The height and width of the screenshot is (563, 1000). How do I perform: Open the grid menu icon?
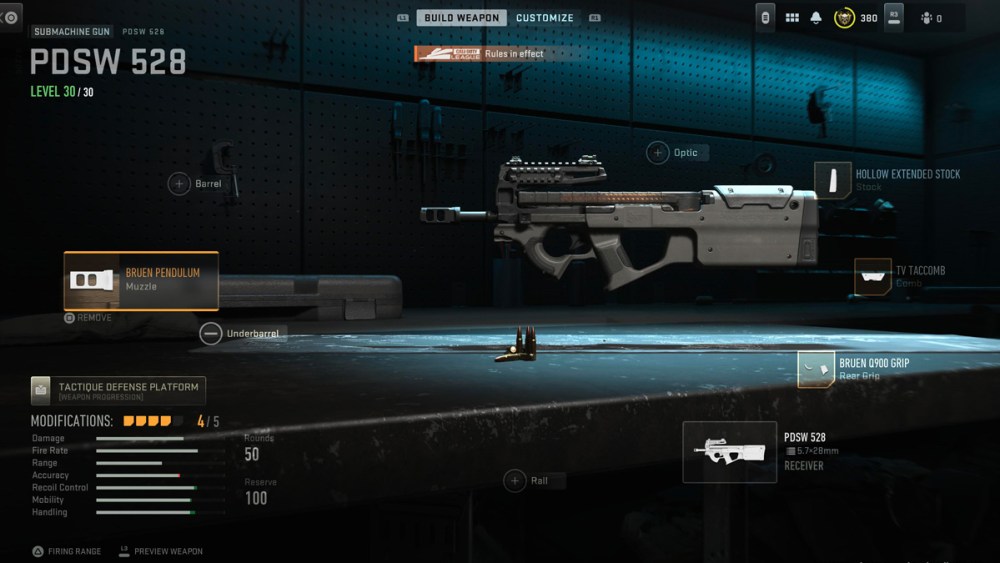792,18
